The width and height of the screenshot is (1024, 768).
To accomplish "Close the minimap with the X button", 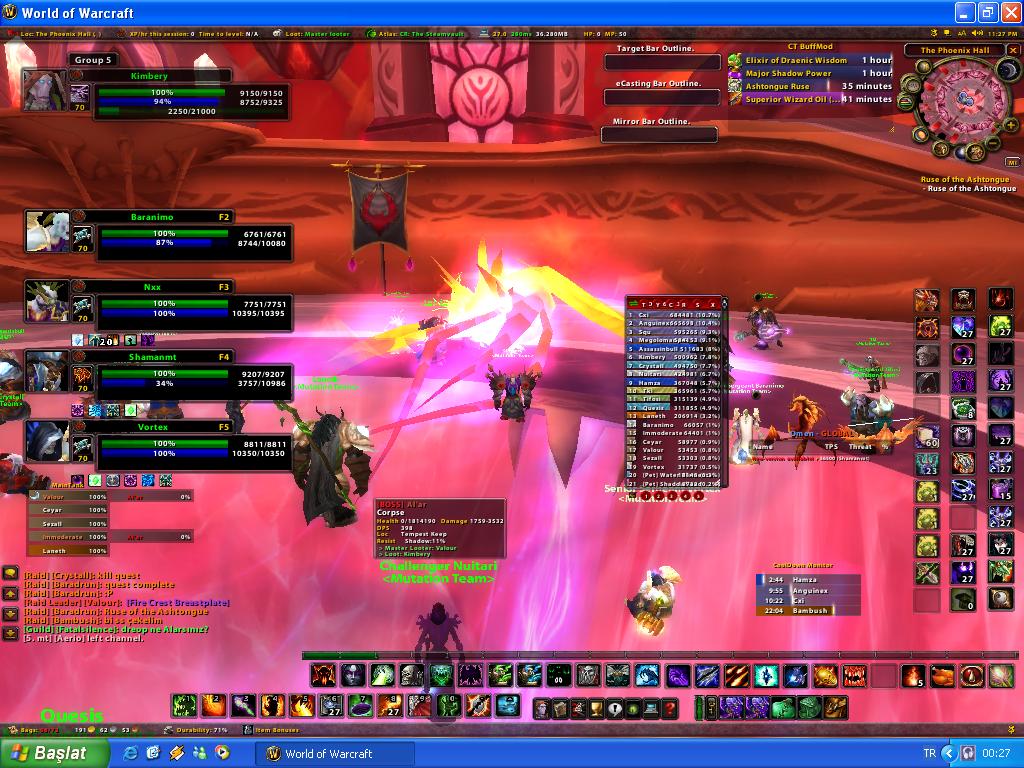I will [1011, 50].
